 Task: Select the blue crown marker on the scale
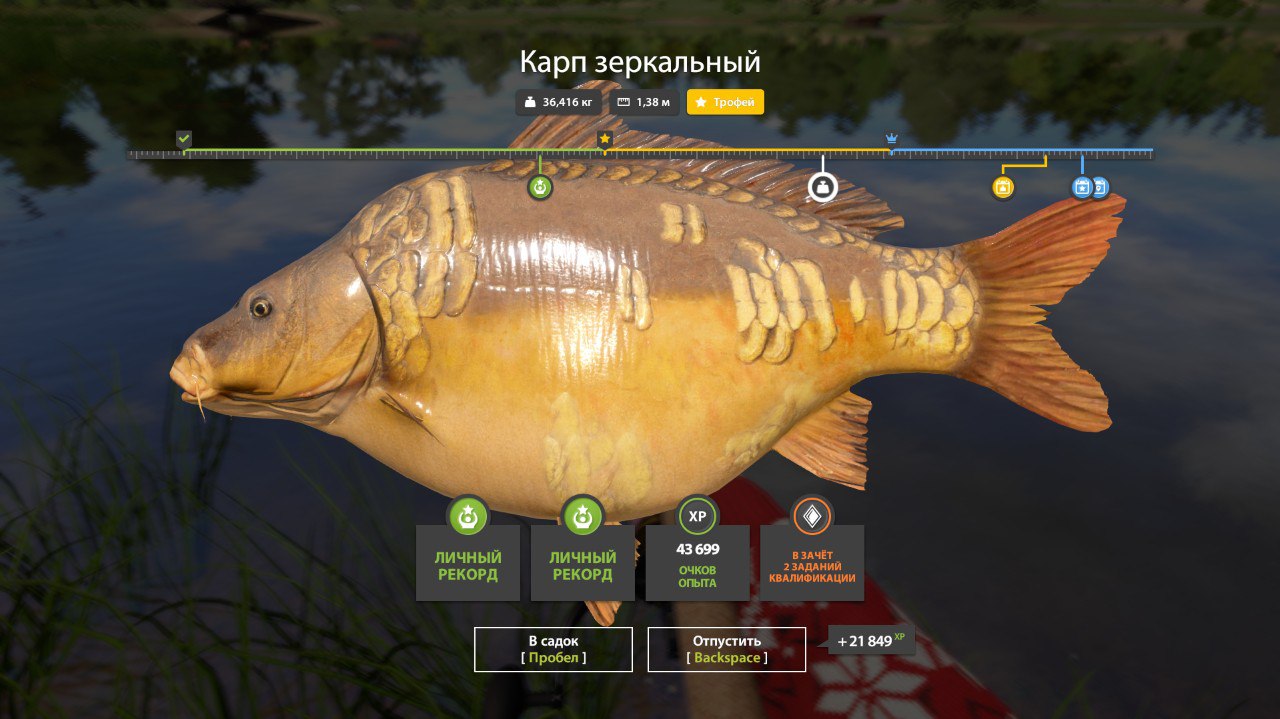point(891,139)
